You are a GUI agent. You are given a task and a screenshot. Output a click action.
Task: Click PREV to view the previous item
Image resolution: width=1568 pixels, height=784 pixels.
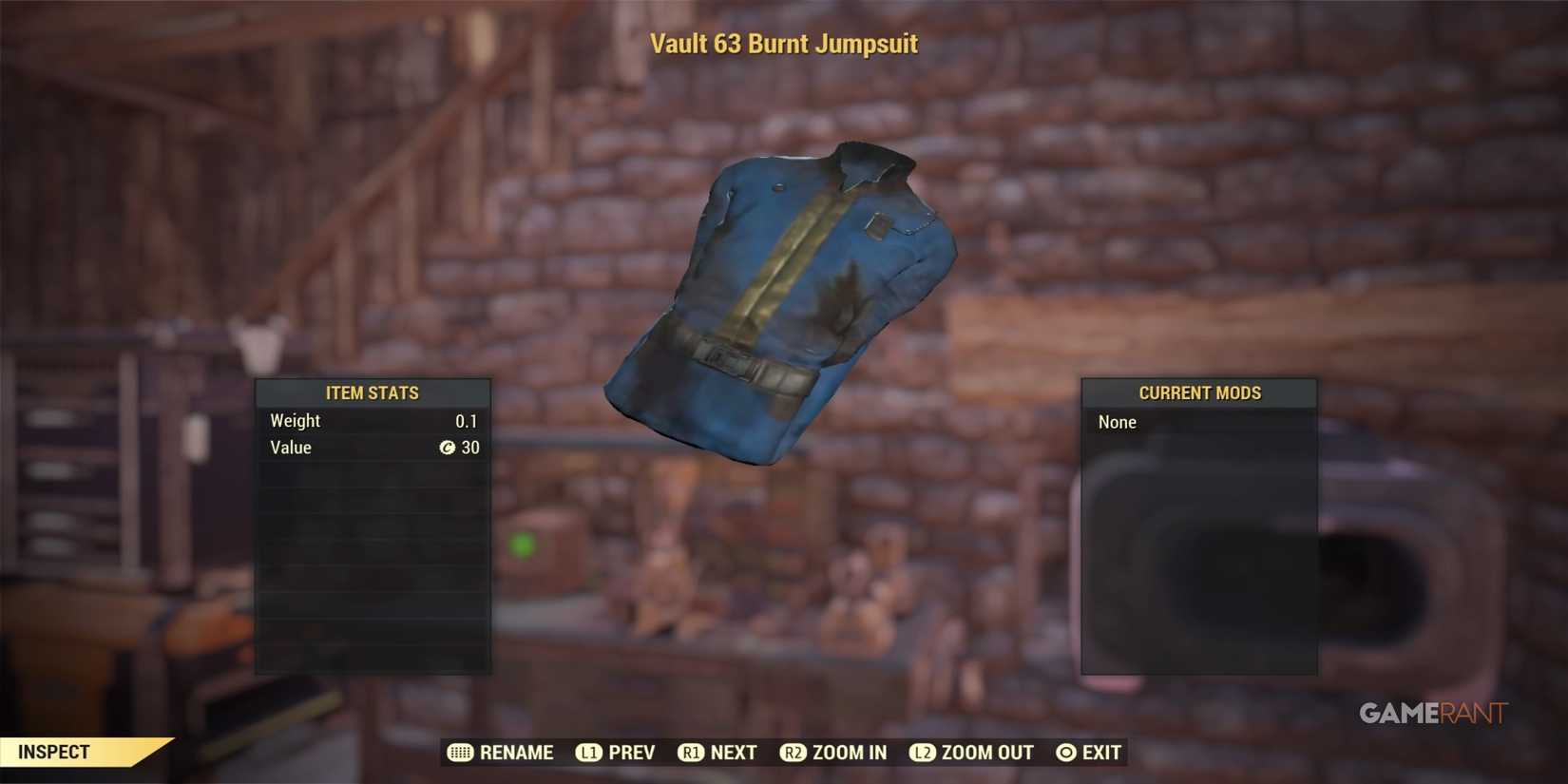[x=630, y=753]
